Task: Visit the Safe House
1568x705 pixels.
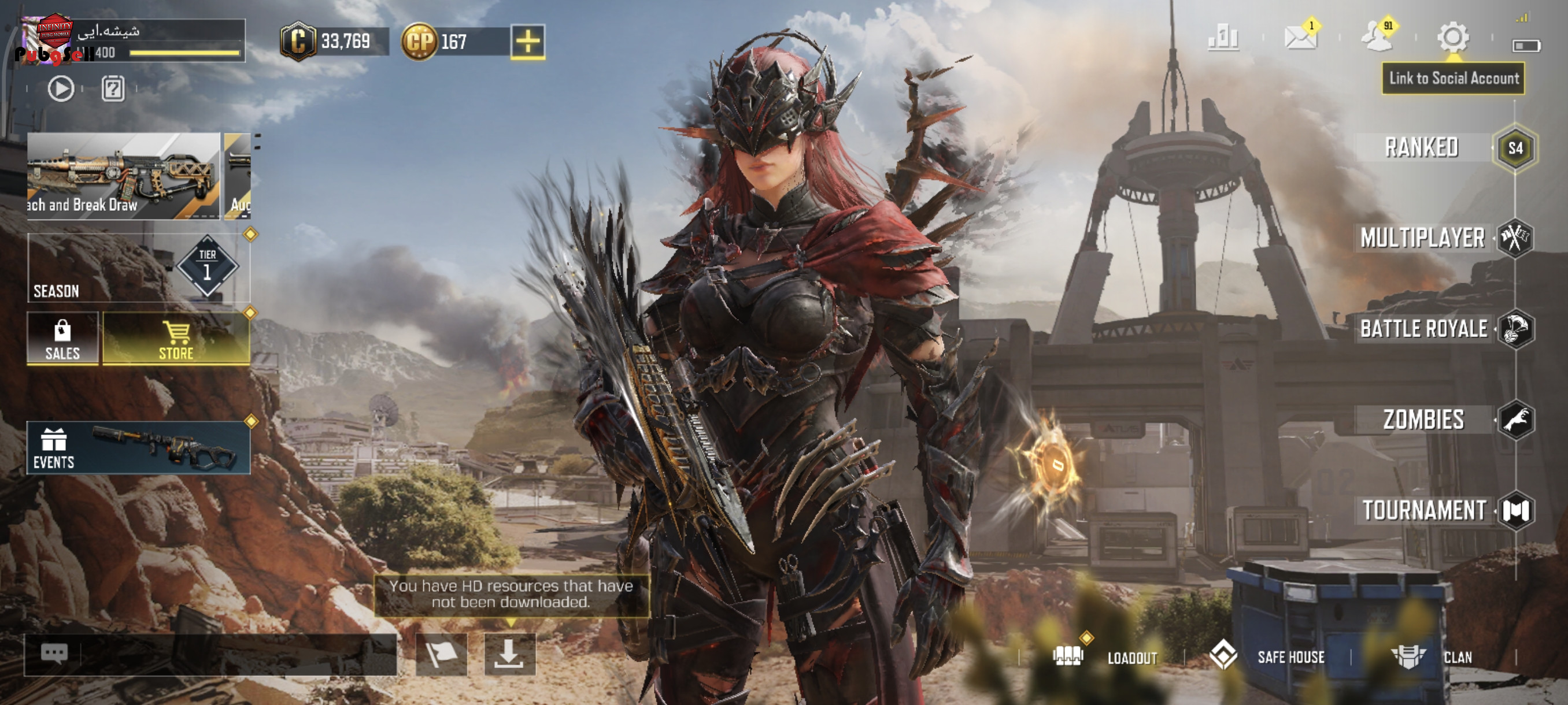Action: tap(1269, 657)
